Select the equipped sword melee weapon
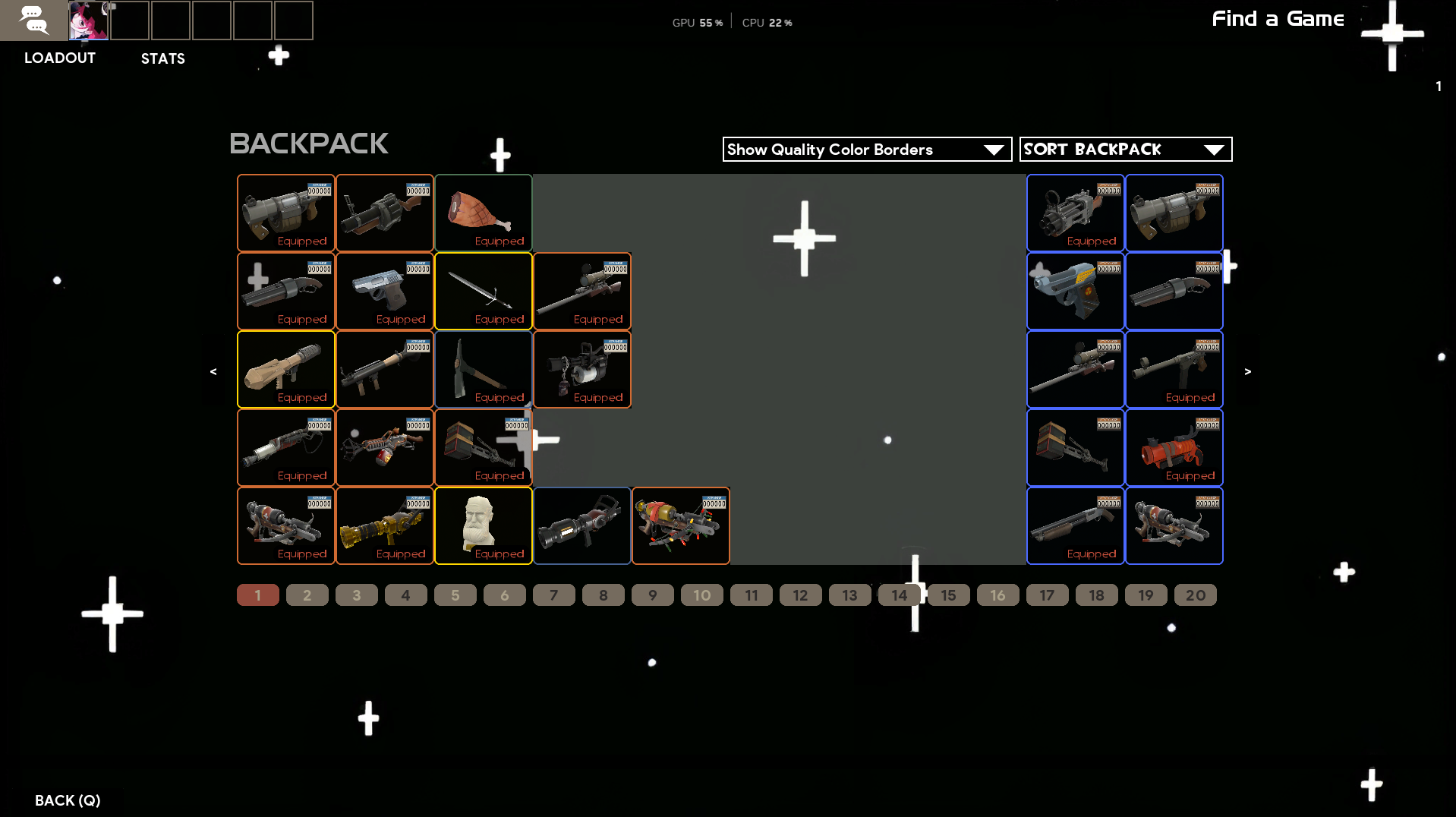The width and height of the screenshot is (1456, 817). [x=484, y=292]
